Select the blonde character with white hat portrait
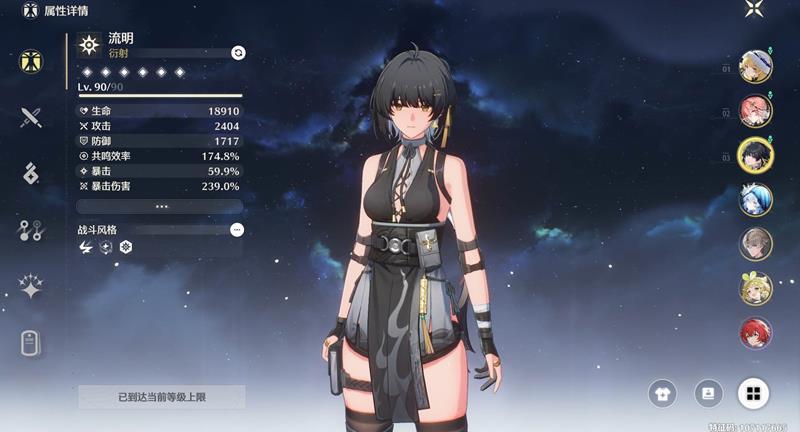Screen dimensions: 800x432 point(755,66)
